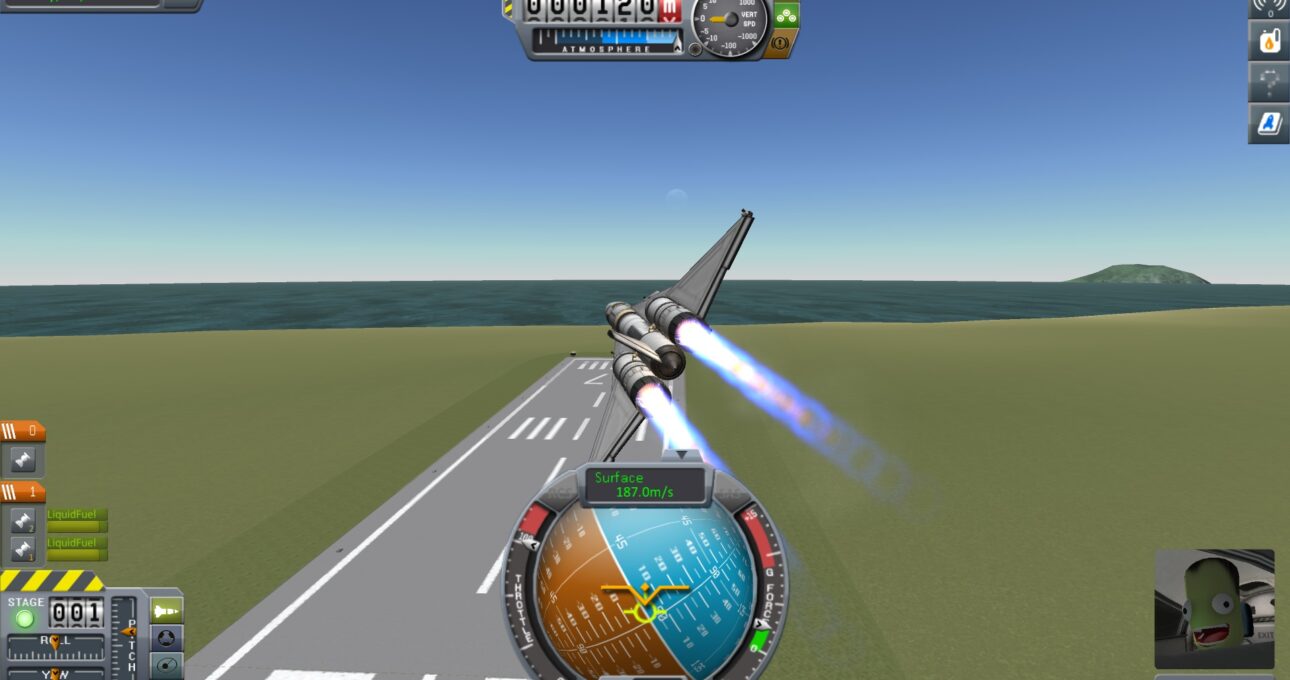This screenshot has height=680, width=1290.
Task: Click the orange stage 1 header
Action: 23,492
